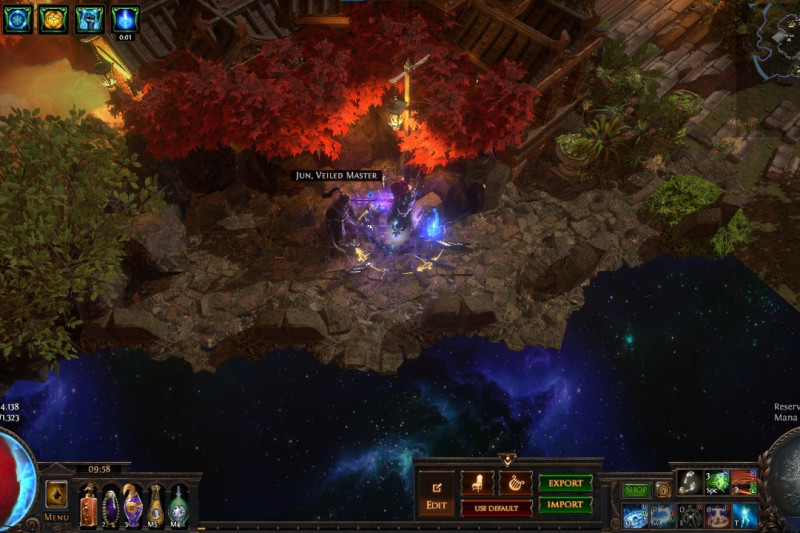This screenshot has width=800, height=533.
Task: Activate the red swirling slash skill
Action: [x=743, y=483]
